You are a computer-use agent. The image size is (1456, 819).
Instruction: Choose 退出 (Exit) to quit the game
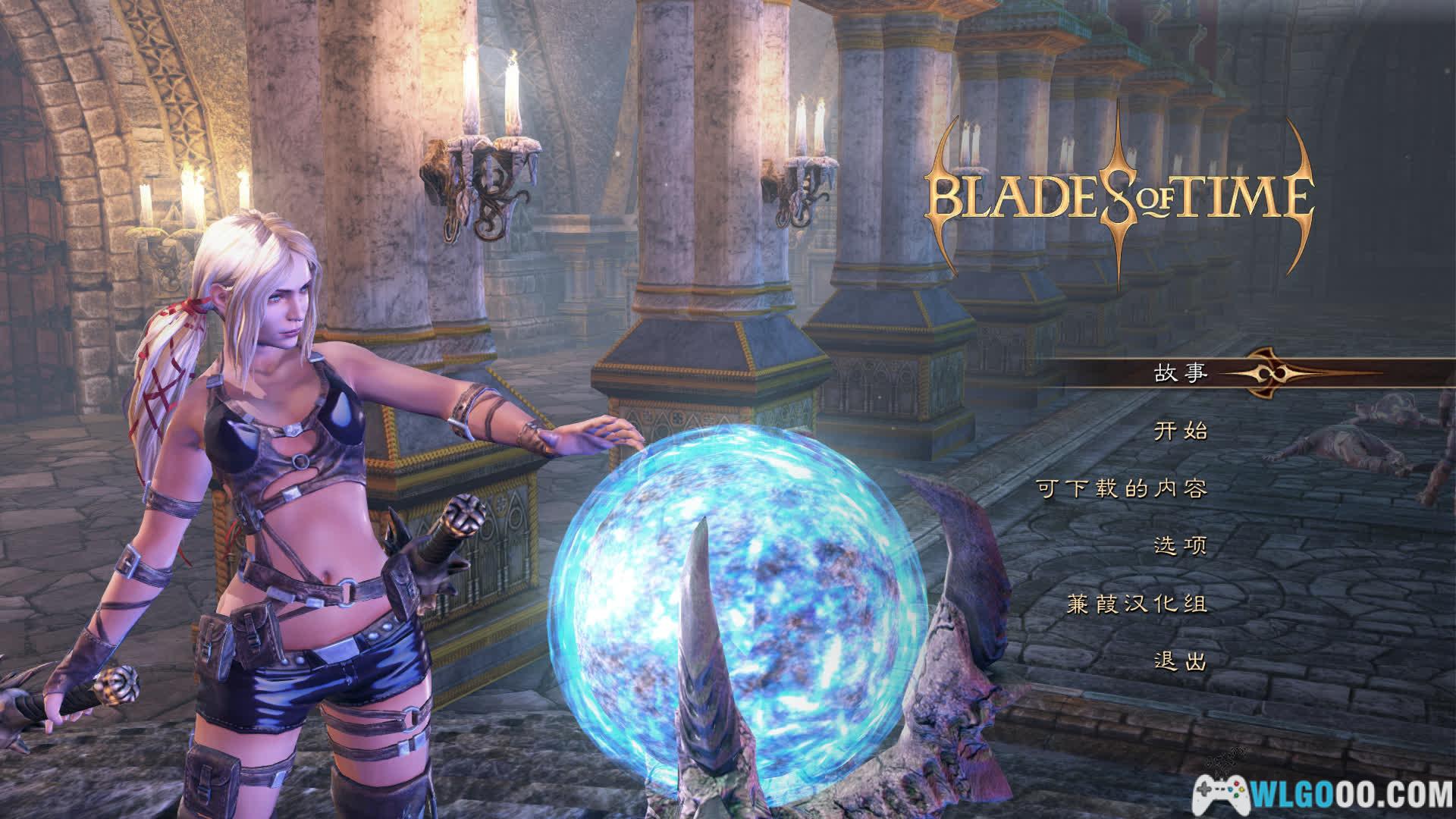[x=1180, y=662]
